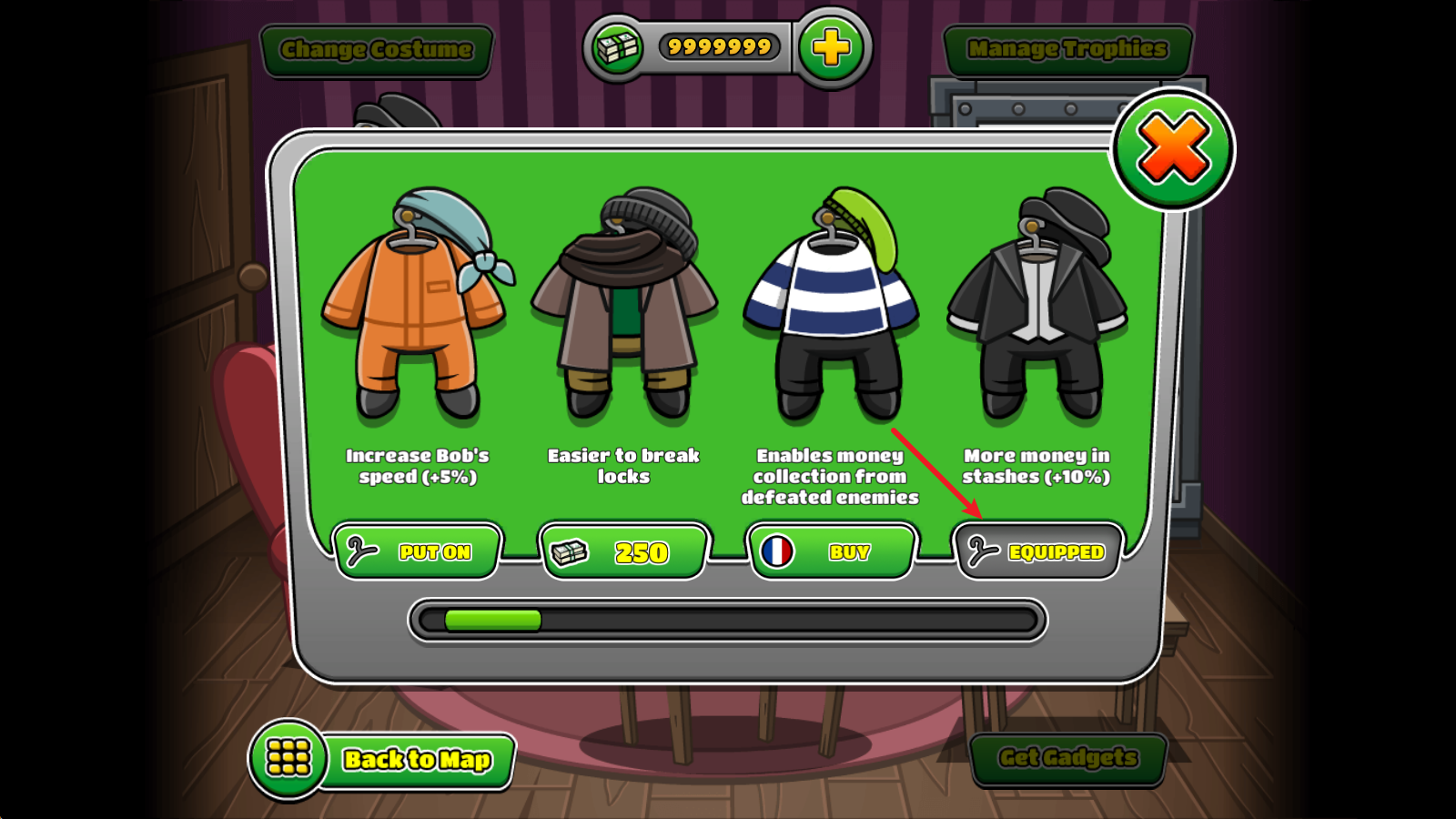Select the striped shirt and green beret outfit
The height and width of the screenshot is (819, 1456).
coord(830,305)
